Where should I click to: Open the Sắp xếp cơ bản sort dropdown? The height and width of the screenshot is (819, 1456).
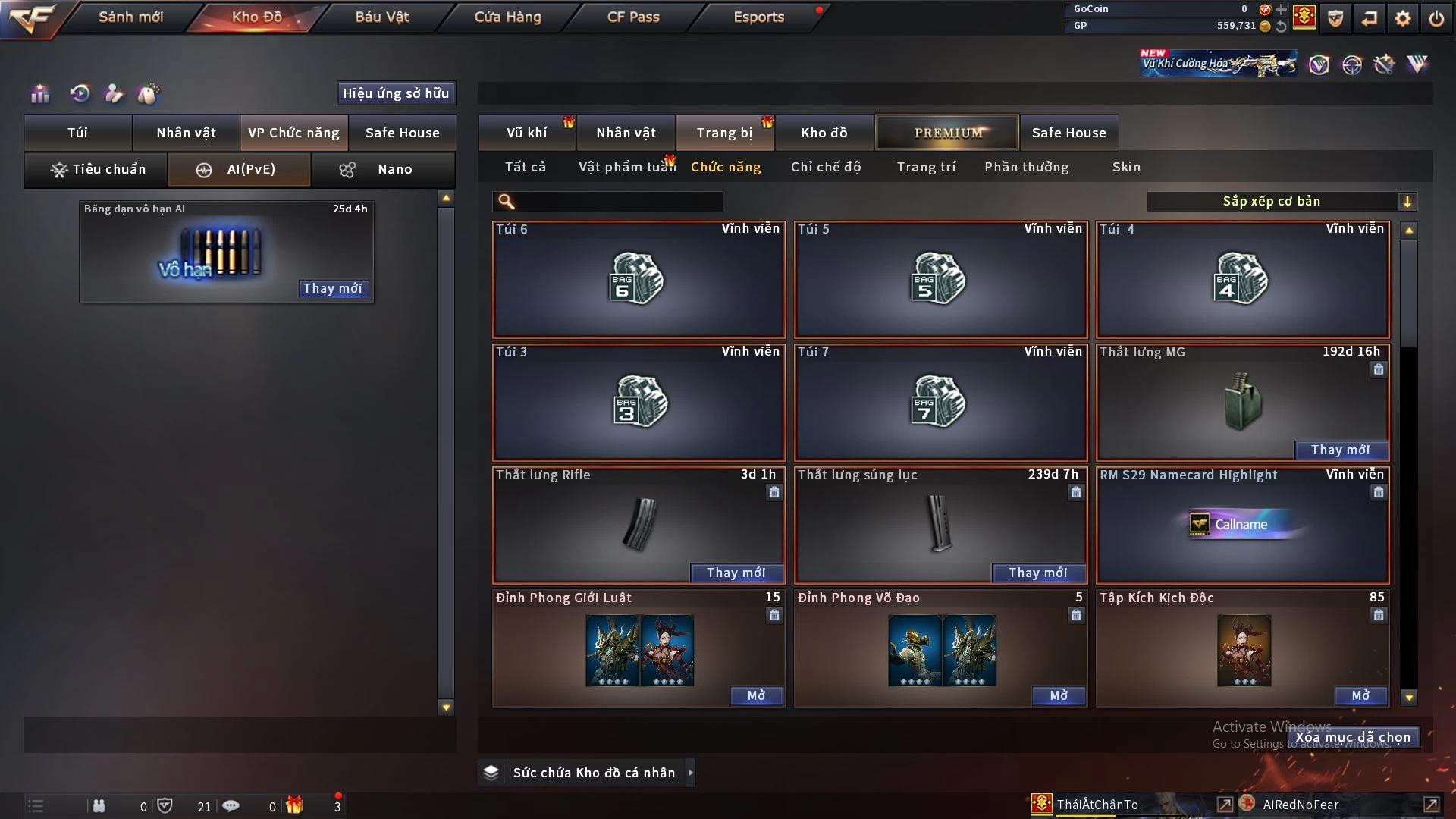(x=1281, y=202)
